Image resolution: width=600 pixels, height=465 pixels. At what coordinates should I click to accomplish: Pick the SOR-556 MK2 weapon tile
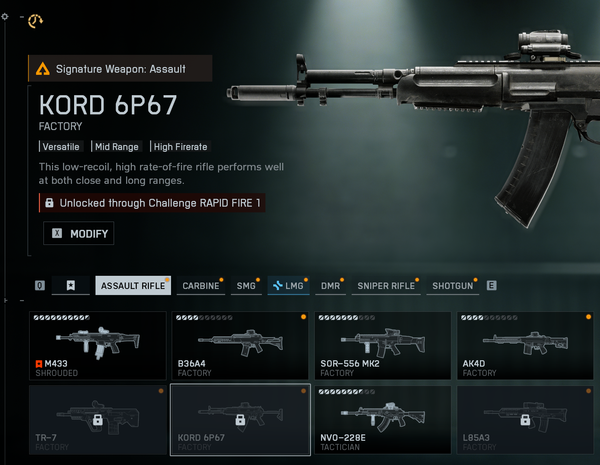[382, 345]
